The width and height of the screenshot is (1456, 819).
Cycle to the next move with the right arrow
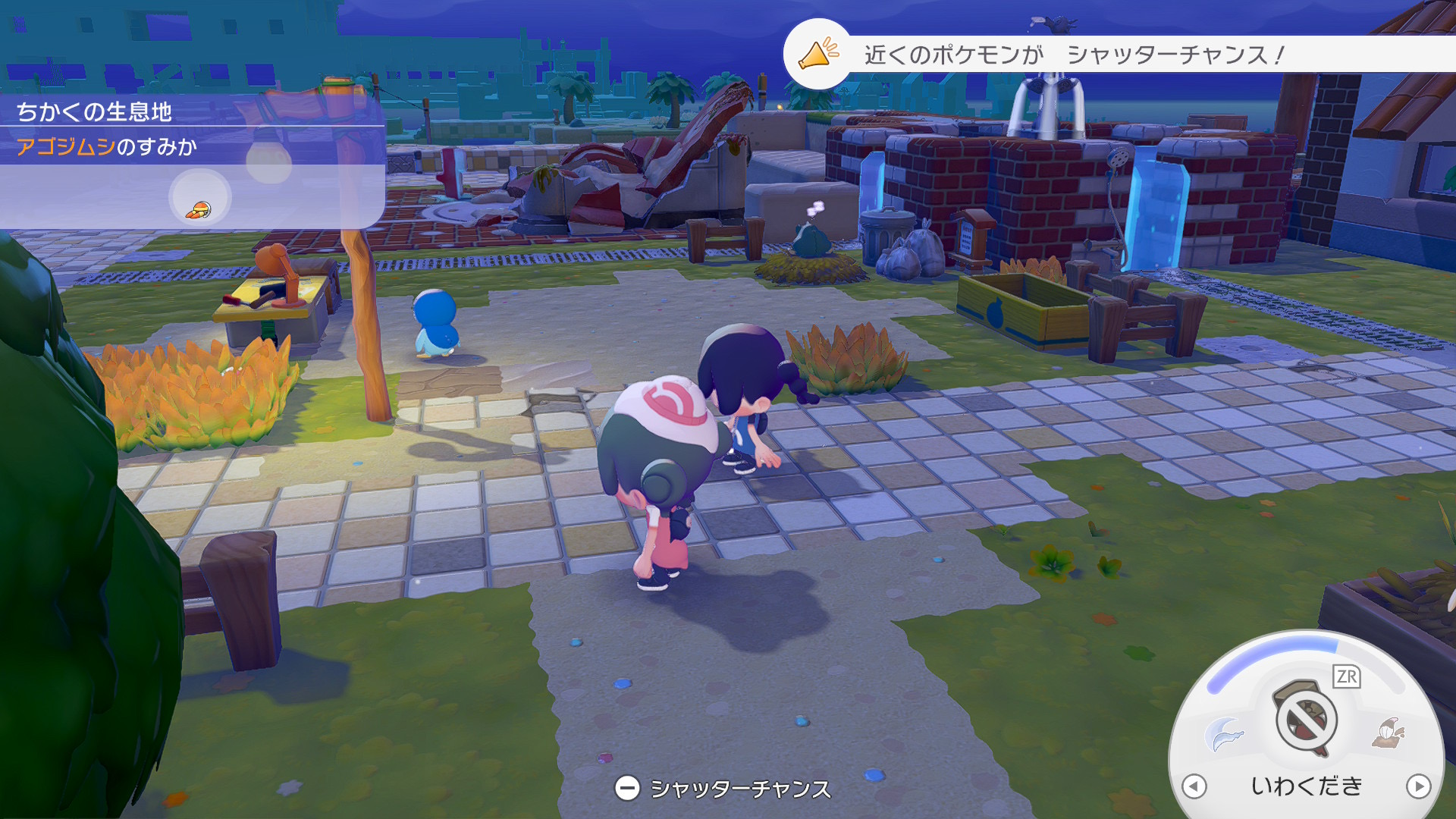1418,786
